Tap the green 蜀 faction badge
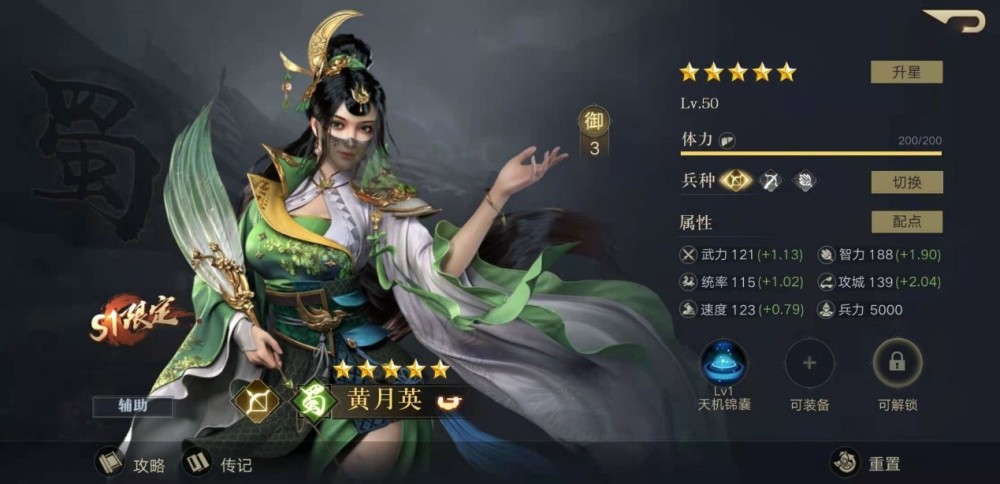The height and width of the screenshot is (484, 1000). point(313,401)
